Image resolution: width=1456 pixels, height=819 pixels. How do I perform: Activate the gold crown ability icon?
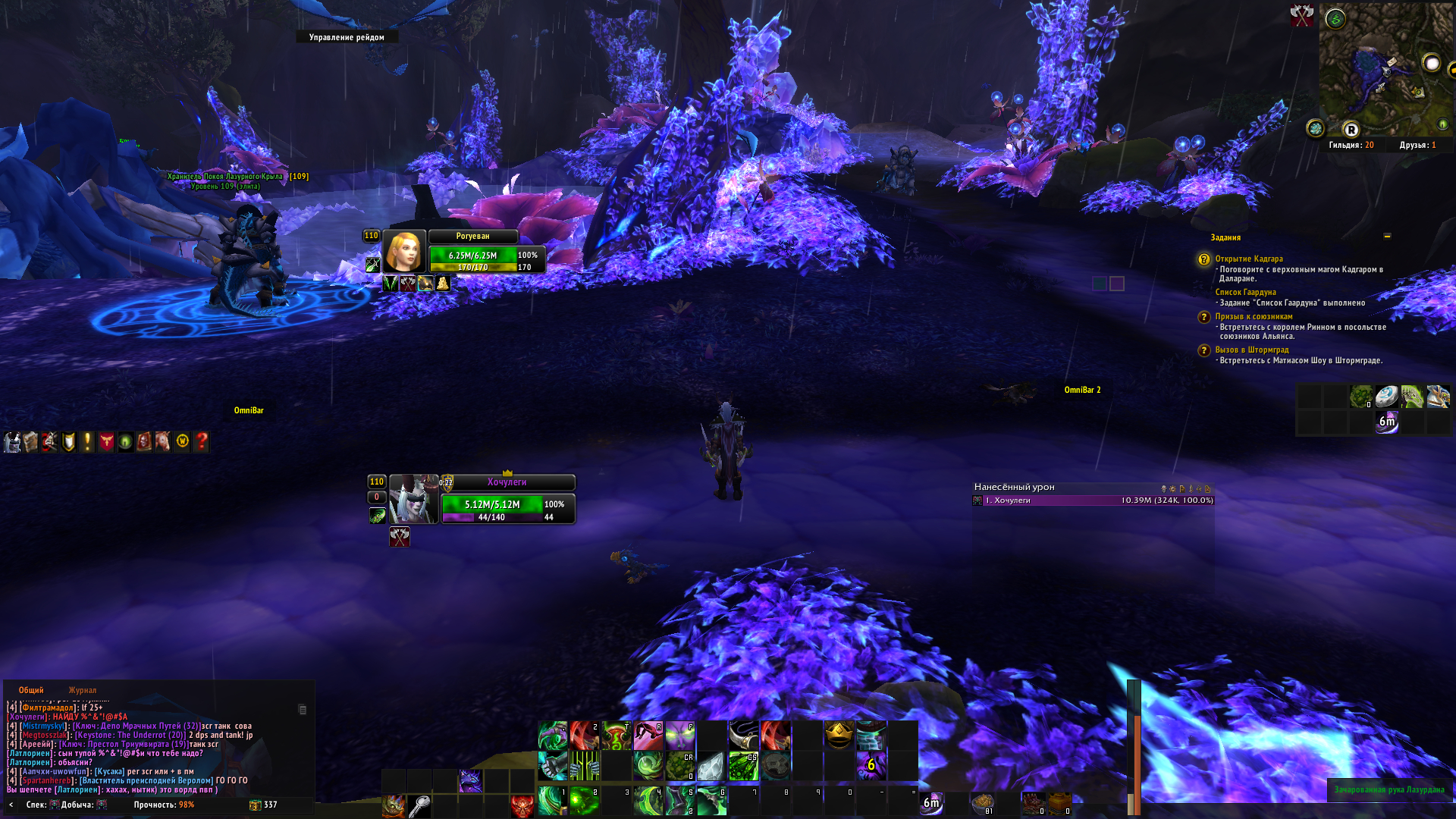pos(838,735)
